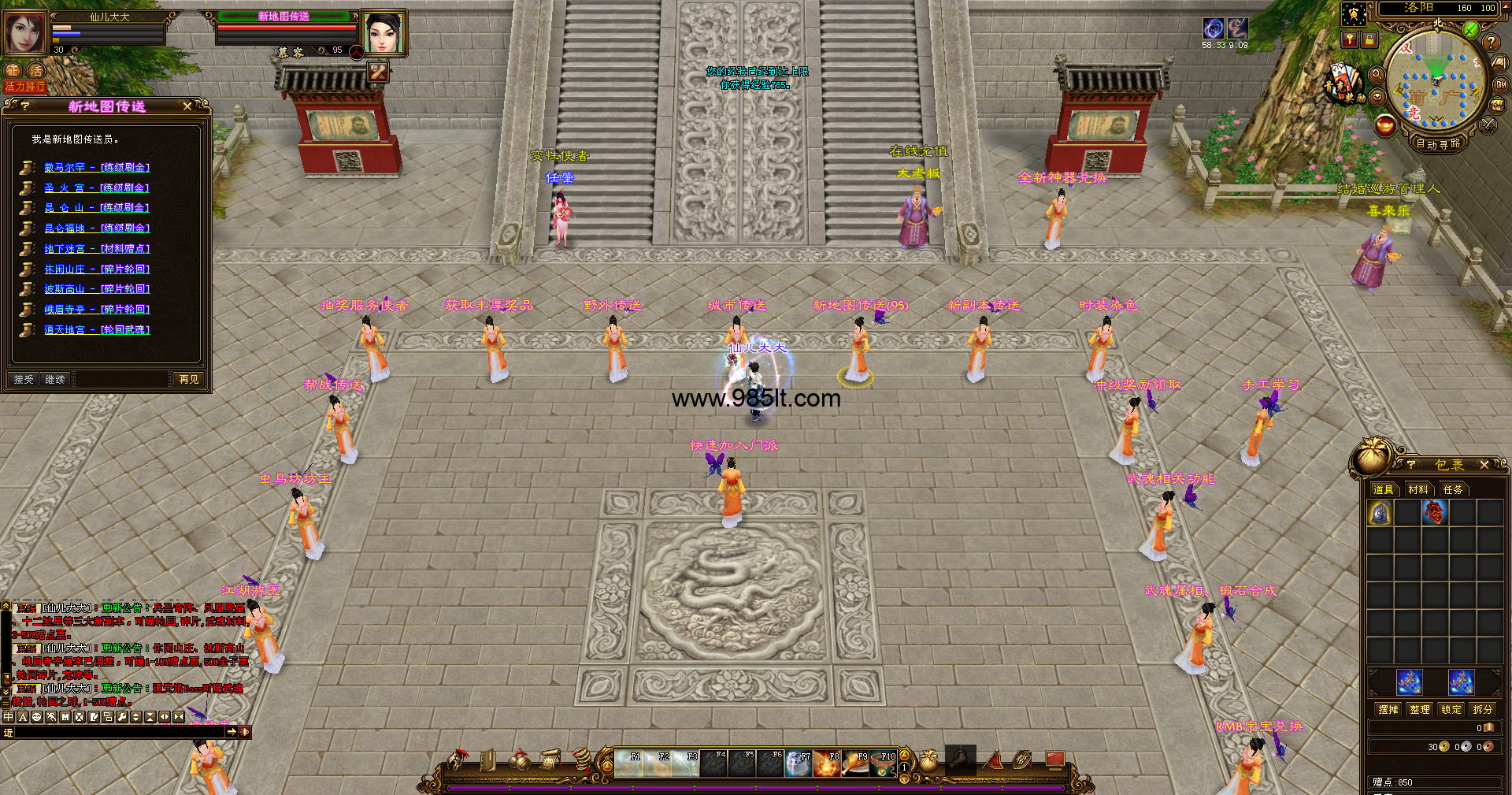Switch to the 任务 bag tab

[1453, 490]
